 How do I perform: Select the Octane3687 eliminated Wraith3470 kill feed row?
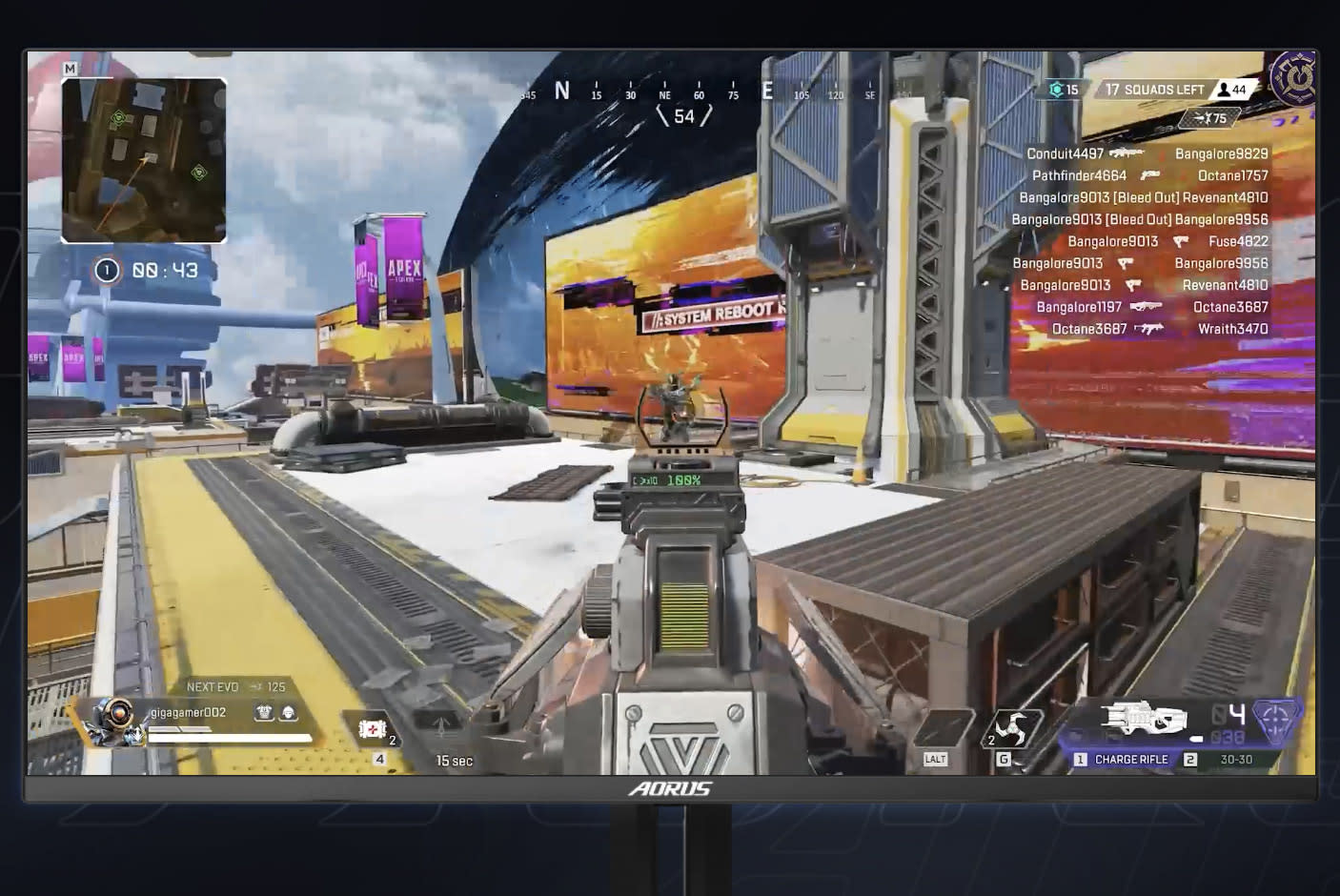(1159, 329)
